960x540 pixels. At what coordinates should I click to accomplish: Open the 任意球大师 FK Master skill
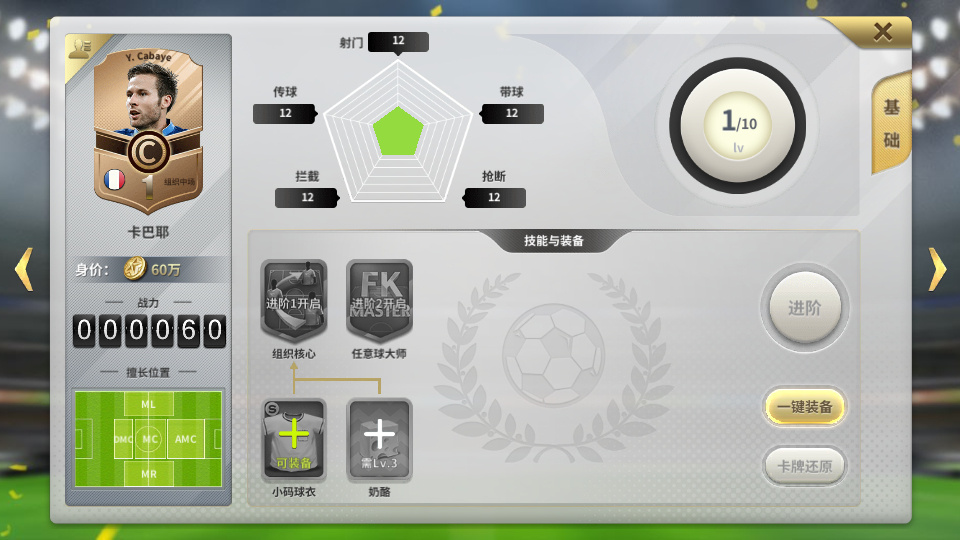point(379,301)
